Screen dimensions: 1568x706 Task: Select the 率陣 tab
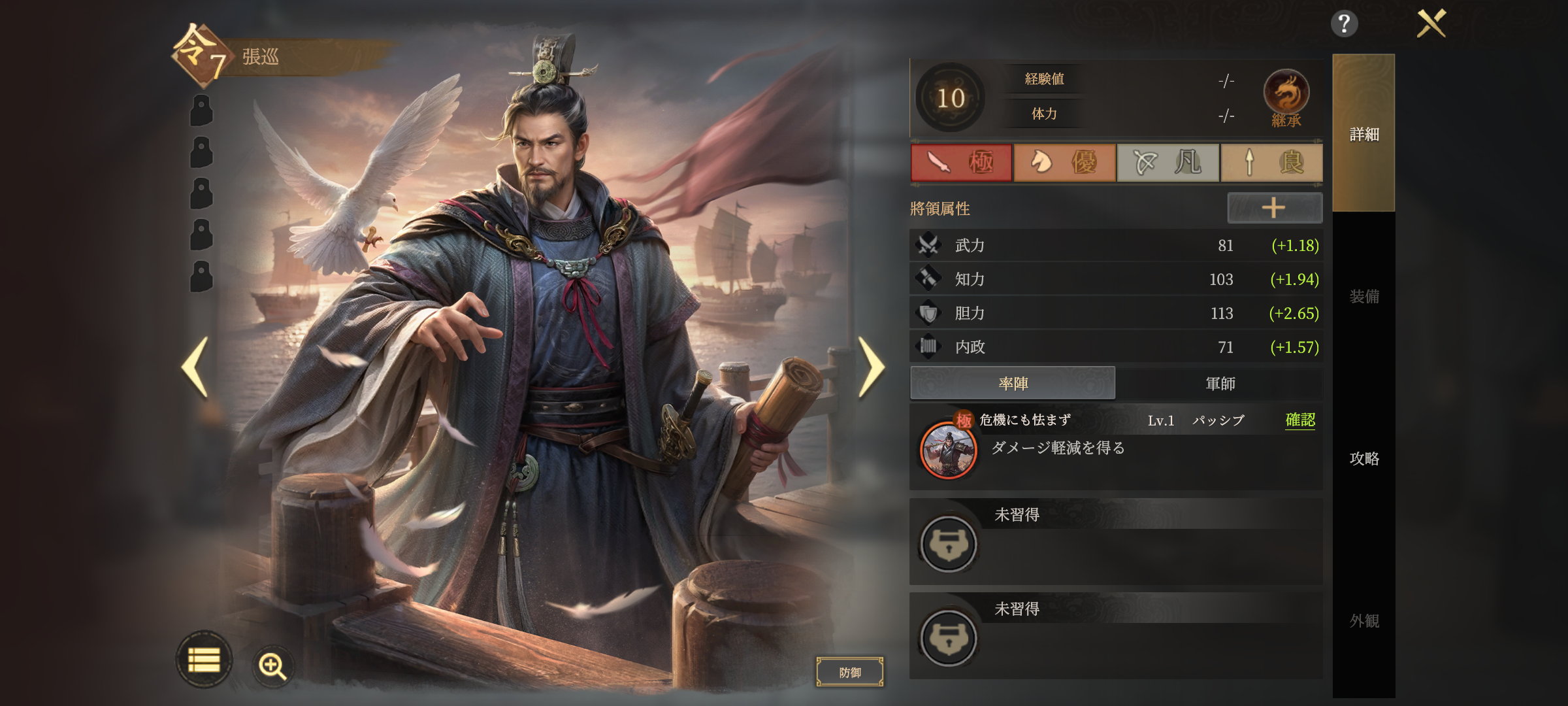pyautogui.click(x=1013, y=383)
